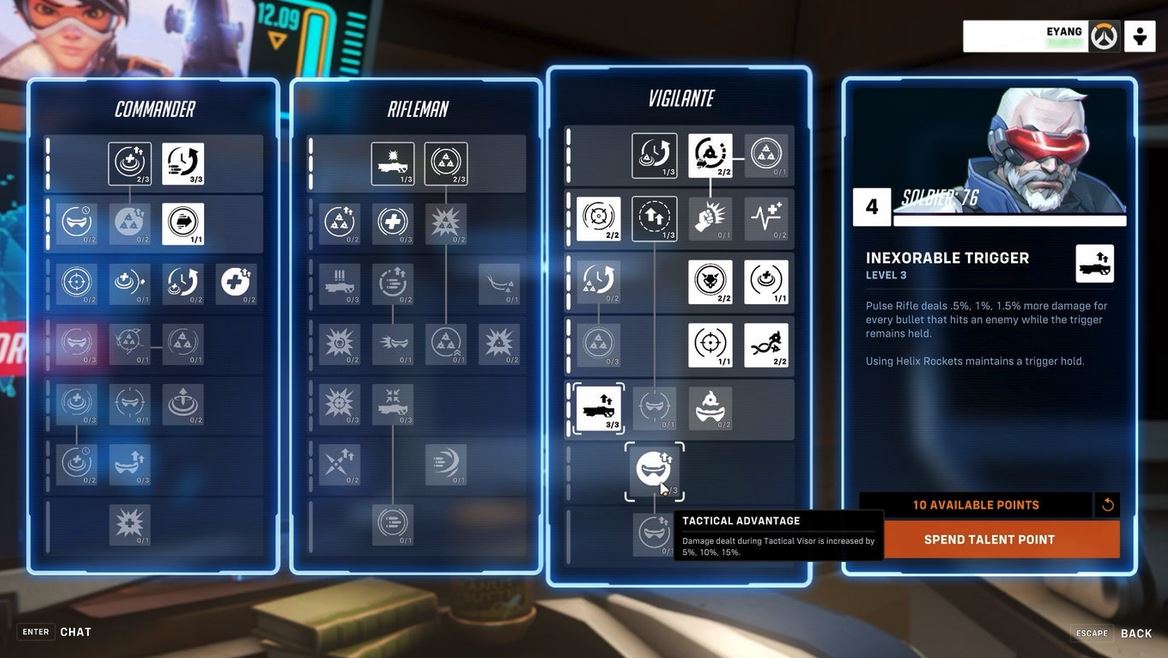Select the plus-sign healing talent in Commander
The width and height of the screenshot is (1168, 658).
pos(236,284)
